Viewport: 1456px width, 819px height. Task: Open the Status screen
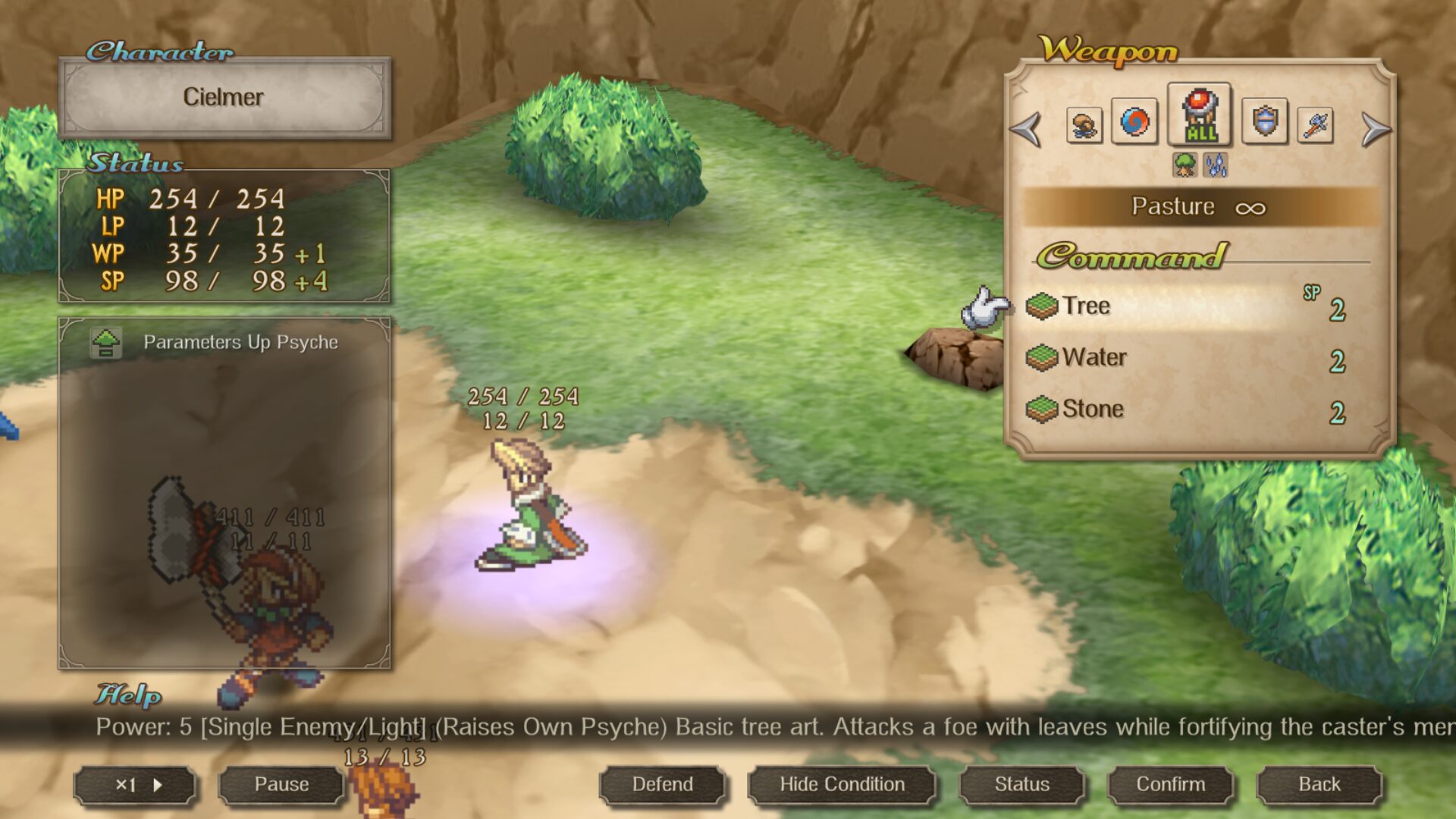1021,784
